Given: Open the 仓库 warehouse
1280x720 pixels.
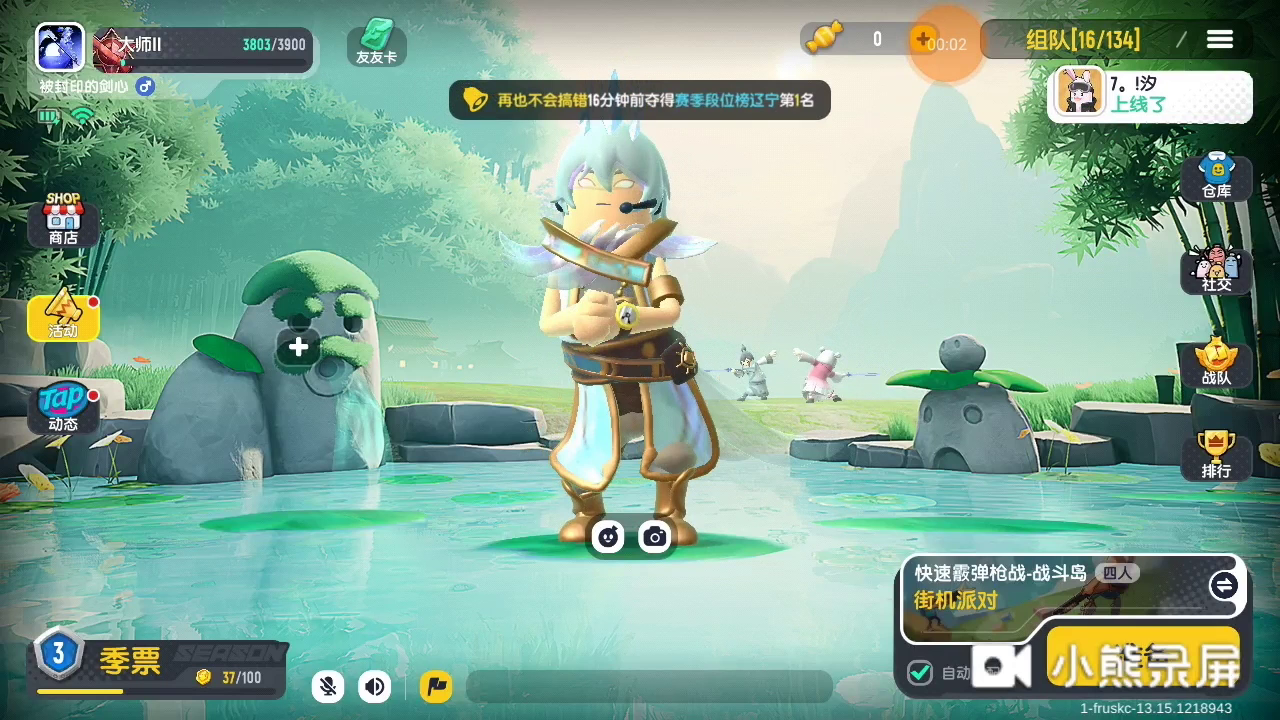Looking at the screenshot, I should click(1216, 177).
